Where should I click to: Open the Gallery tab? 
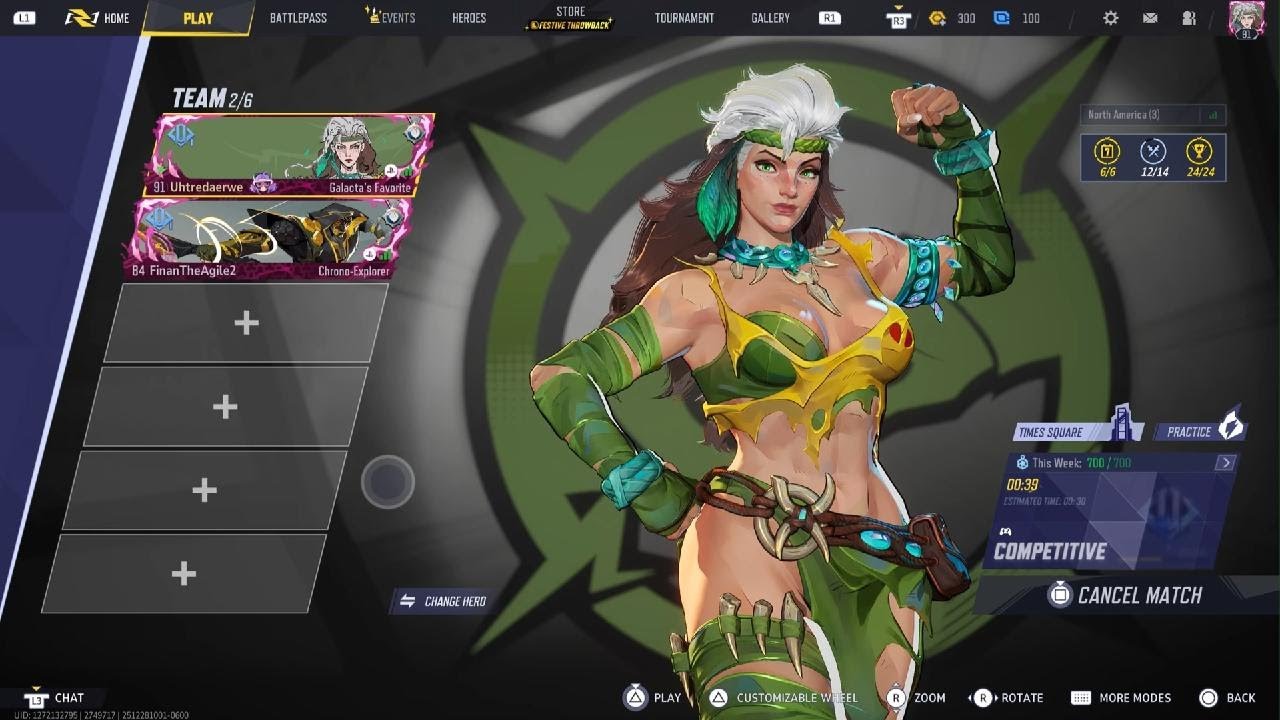[770, 18]
